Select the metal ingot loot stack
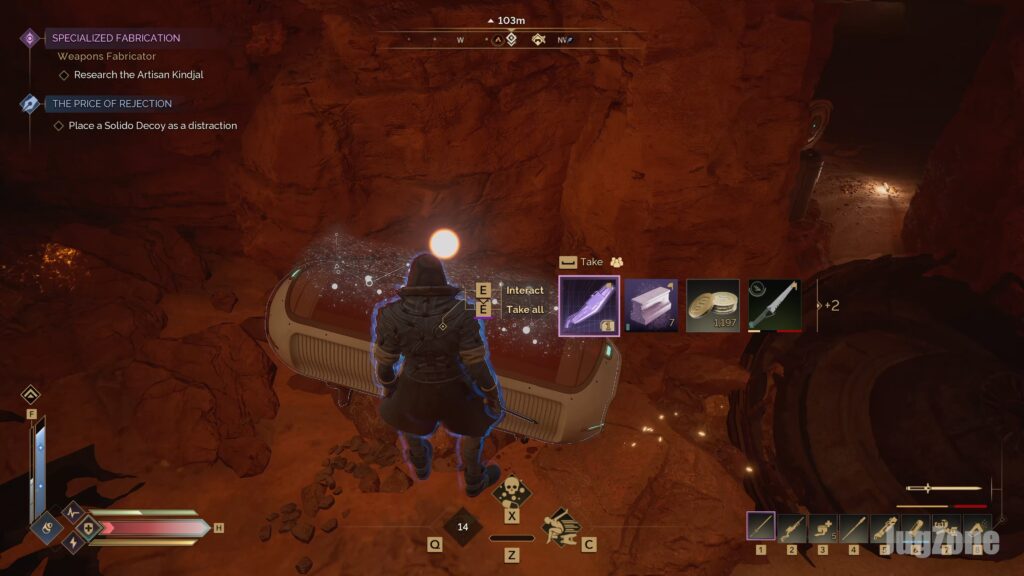The image size is (1024, 576). pyautogui.click(x=651, y=306)
